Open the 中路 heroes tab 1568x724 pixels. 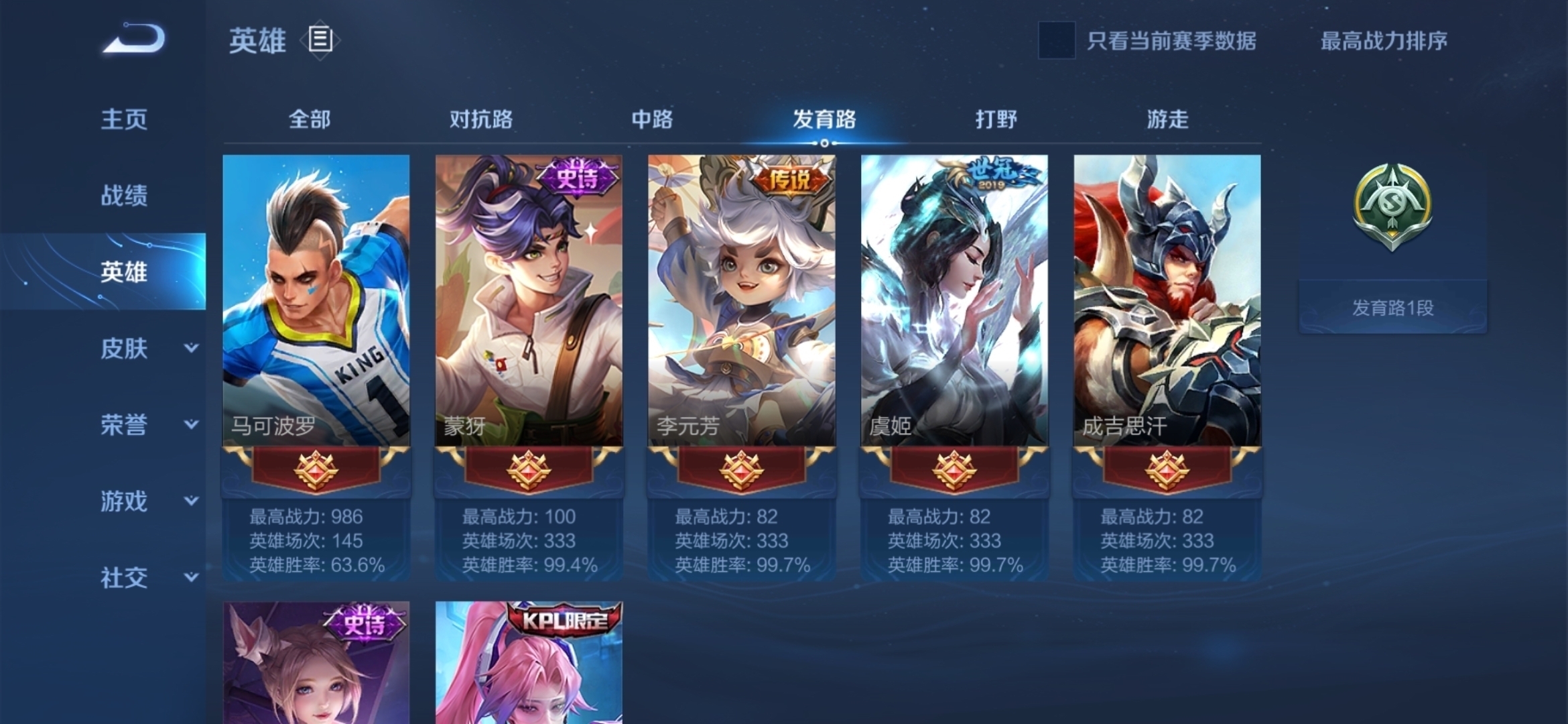653,119
